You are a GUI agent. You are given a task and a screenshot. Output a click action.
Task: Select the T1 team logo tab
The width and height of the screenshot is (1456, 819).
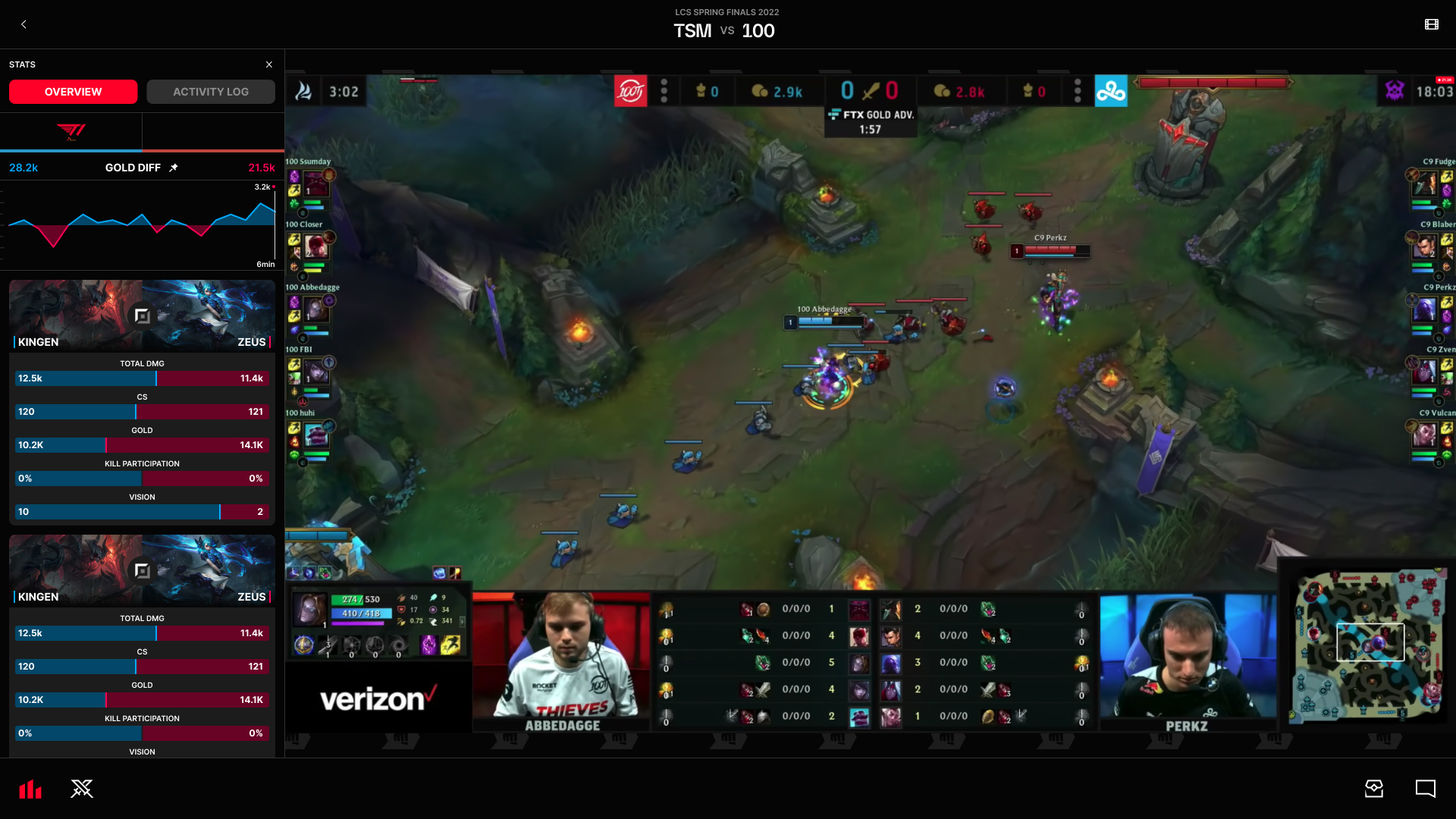pos(71,132)
